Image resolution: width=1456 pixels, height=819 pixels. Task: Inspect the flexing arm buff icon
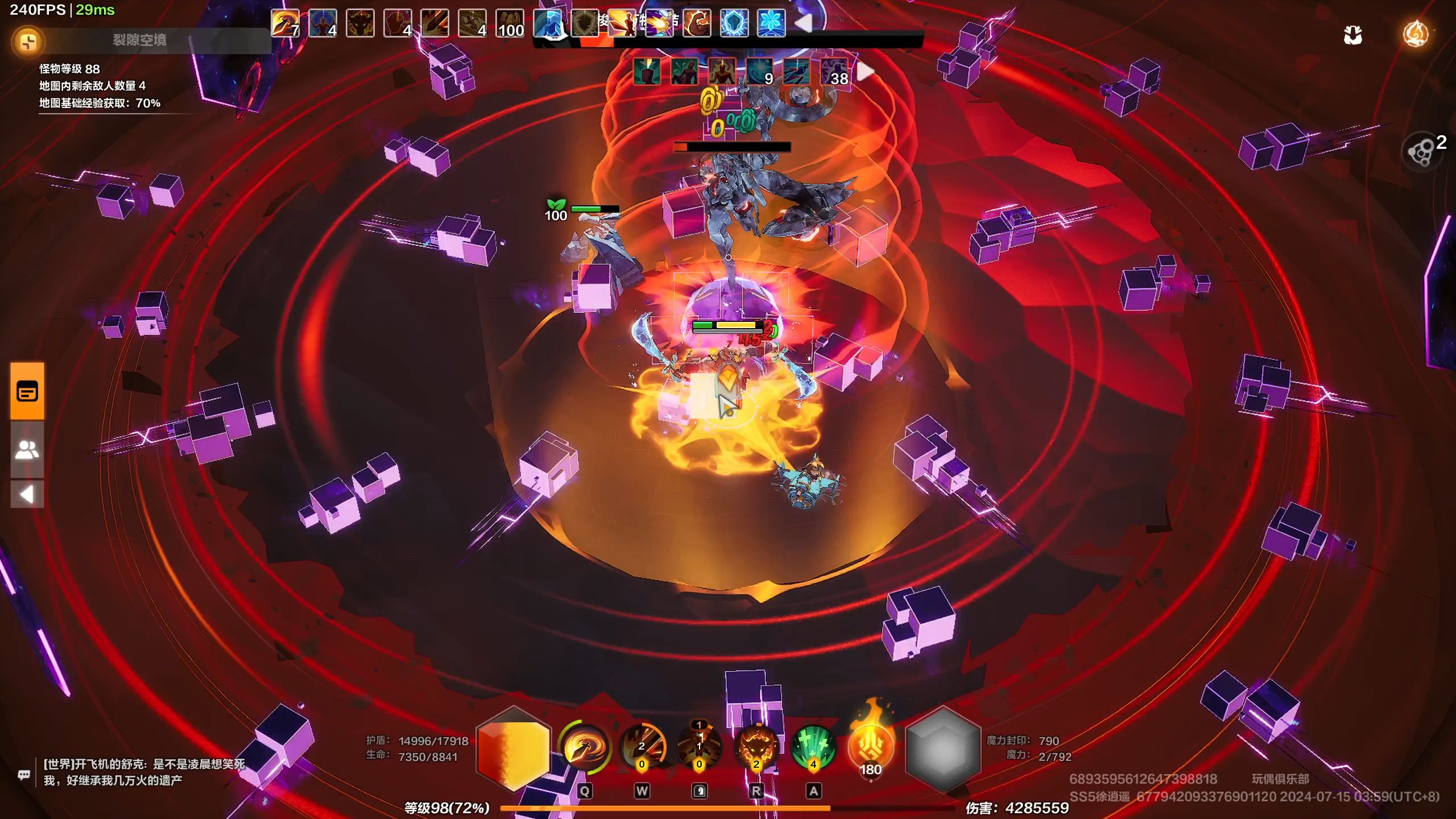tap(697, 23)
